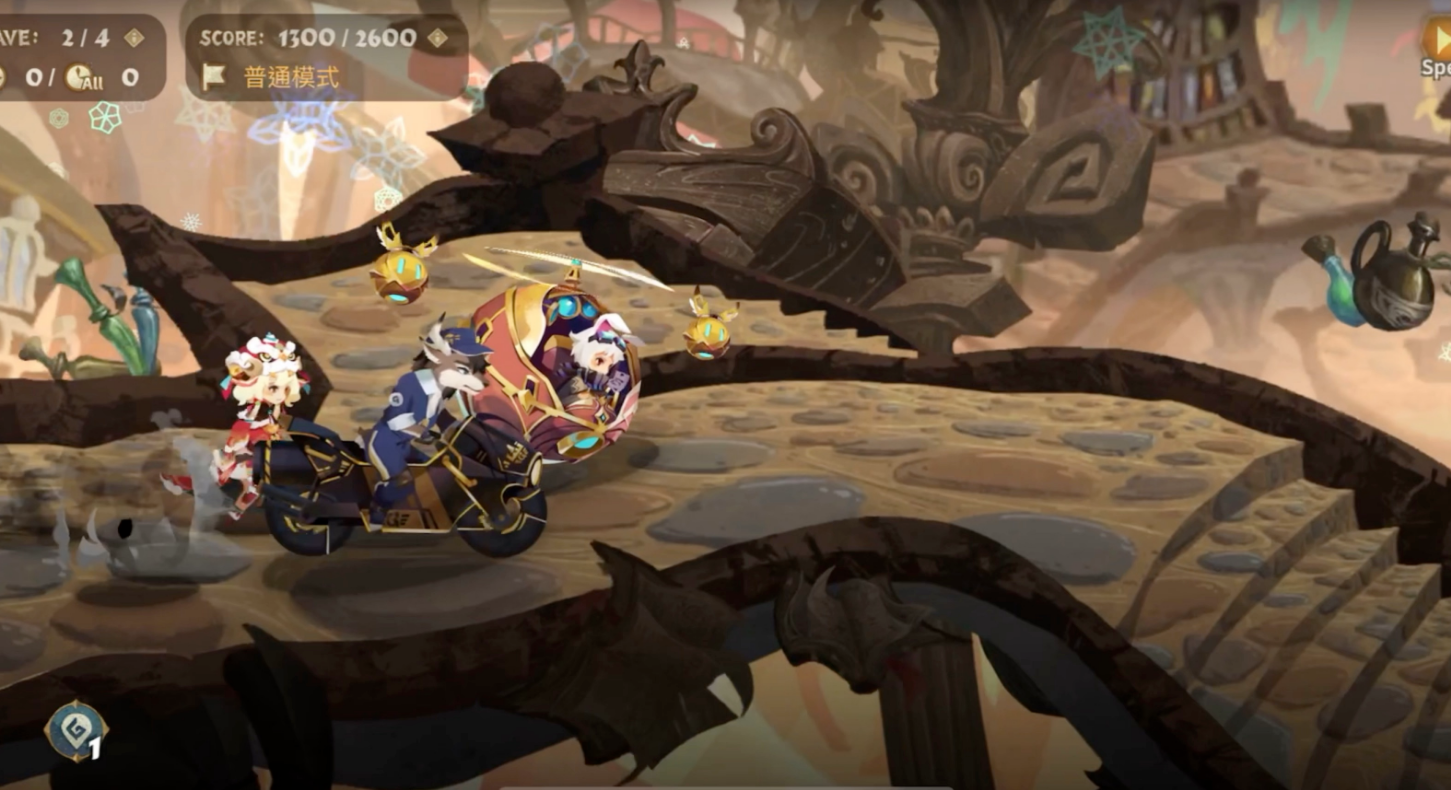Open the score info diamond icon
This screenshot has width=1451, height=790.
point(438,38)
